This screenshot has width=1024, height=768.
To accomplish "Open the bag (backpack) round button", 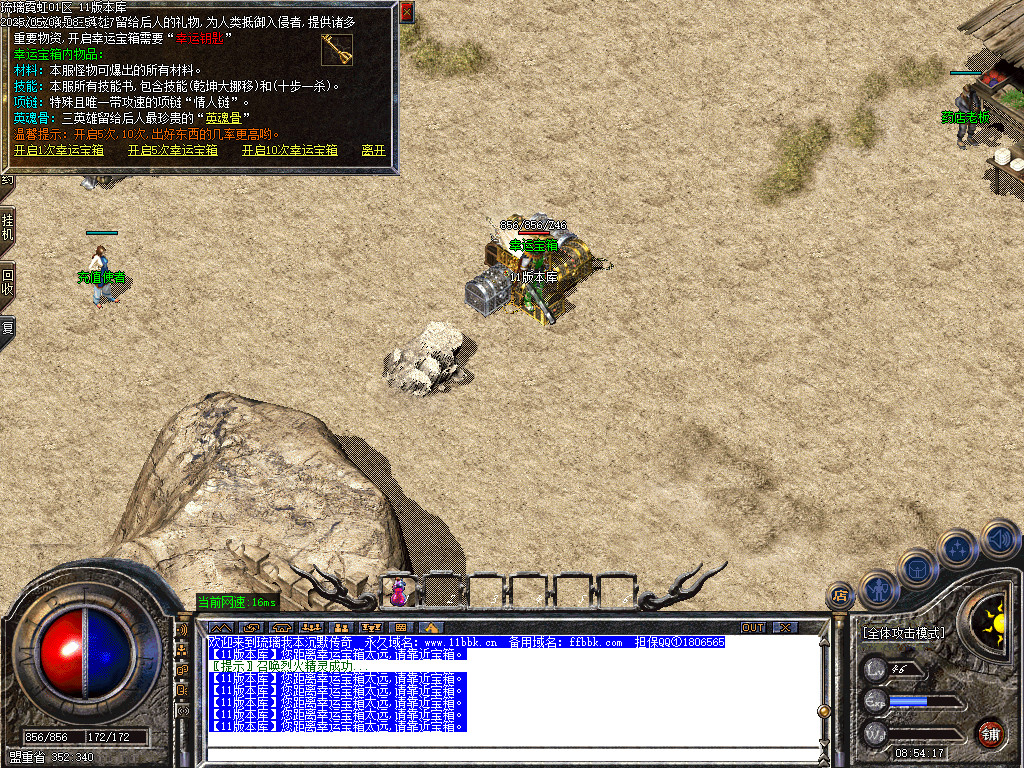I will (917, 568).
